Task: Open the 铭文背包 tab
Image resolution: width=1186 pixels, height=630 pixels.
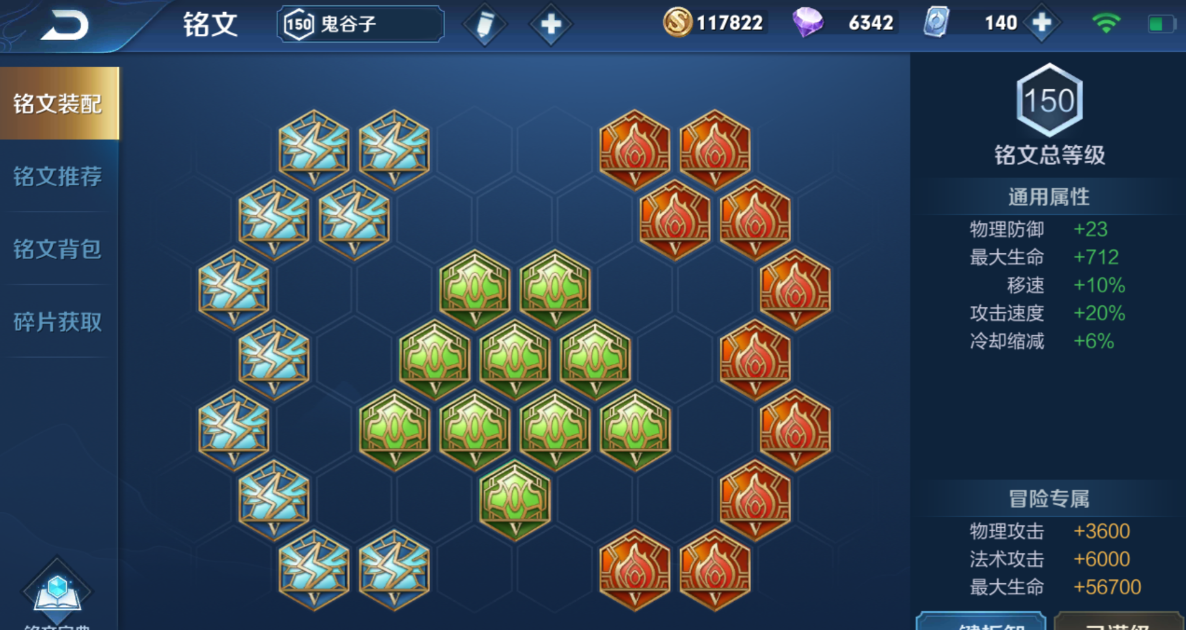Action: (58, 249)
